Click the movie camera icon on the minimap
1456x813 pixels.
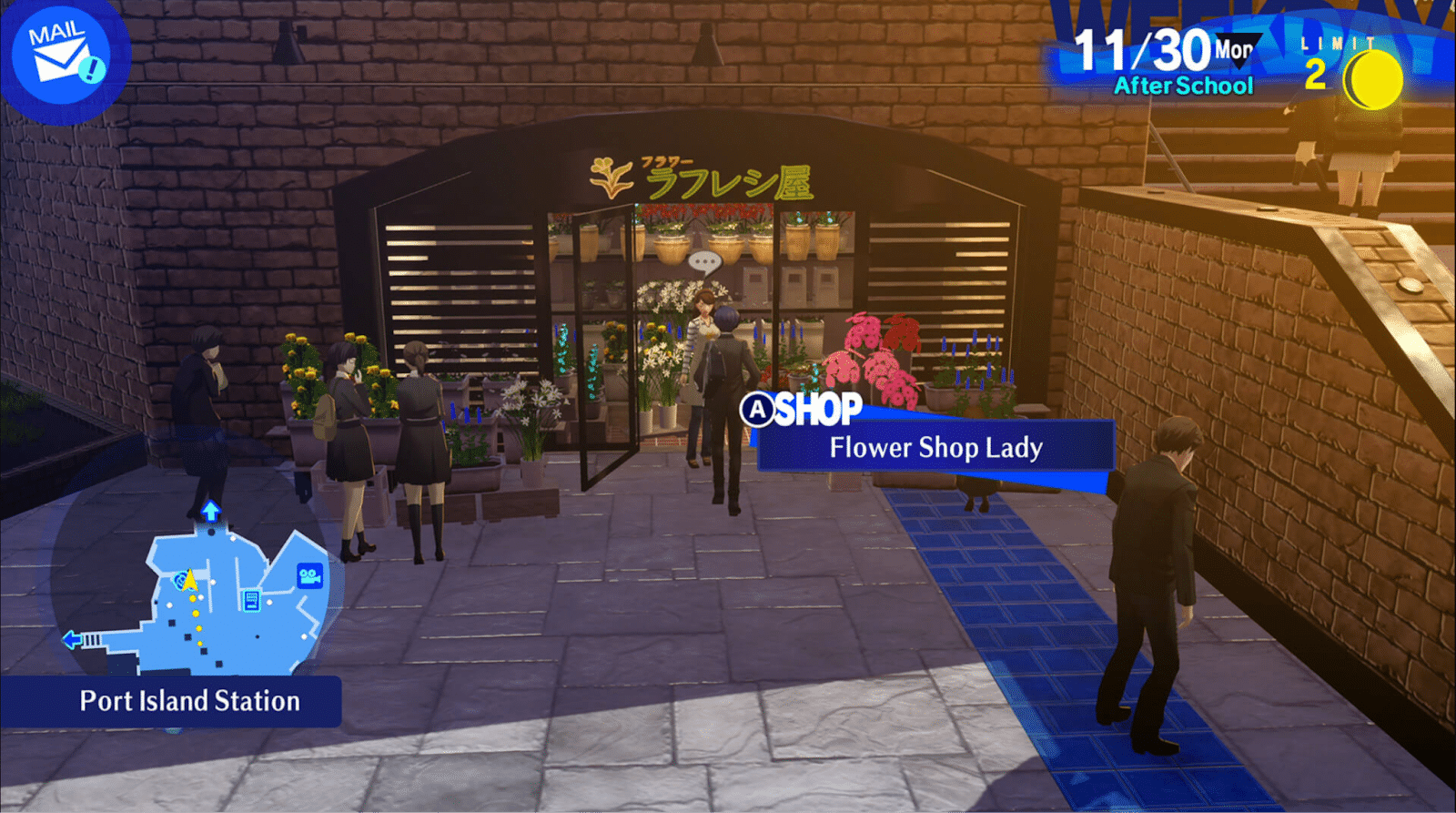[x=309, y=575]
